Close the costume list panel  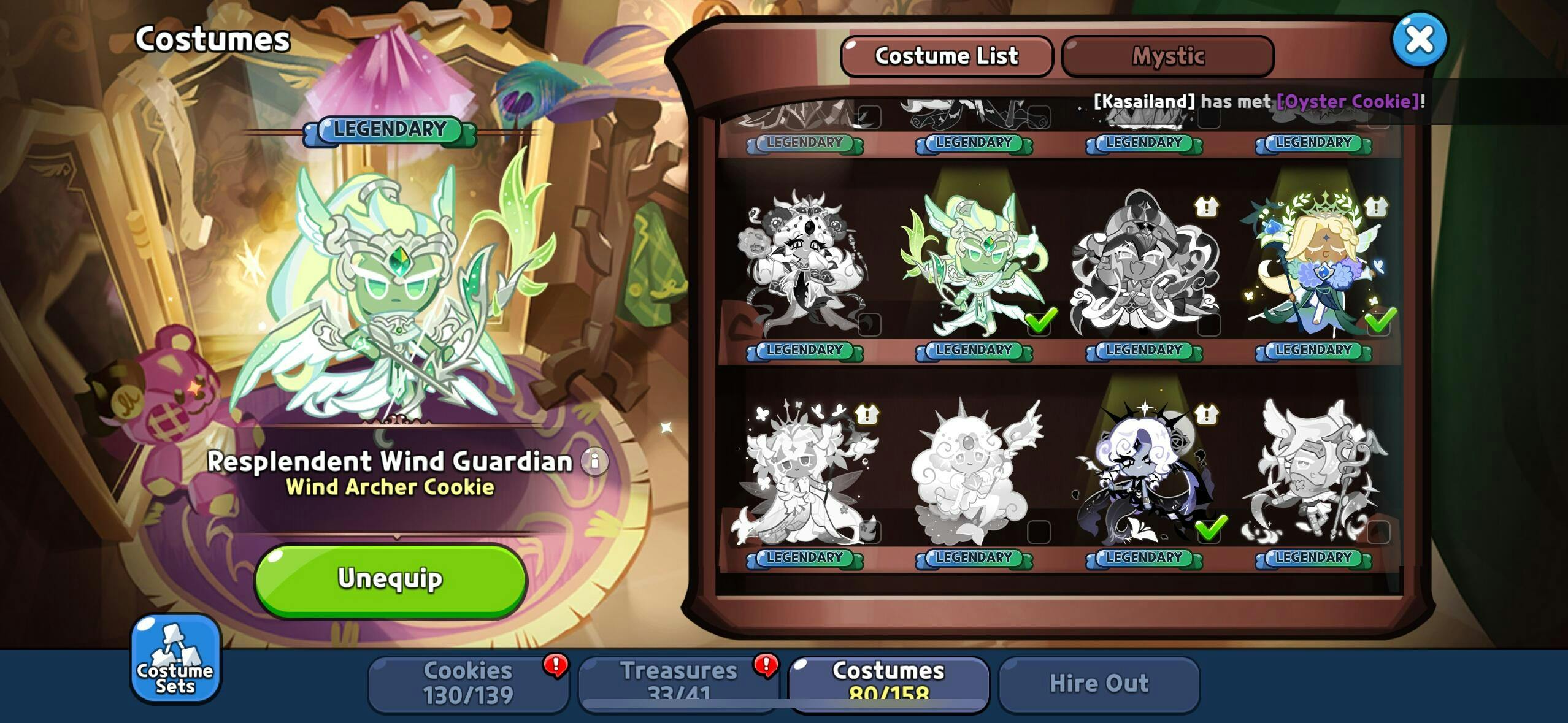pos(1420,40)
